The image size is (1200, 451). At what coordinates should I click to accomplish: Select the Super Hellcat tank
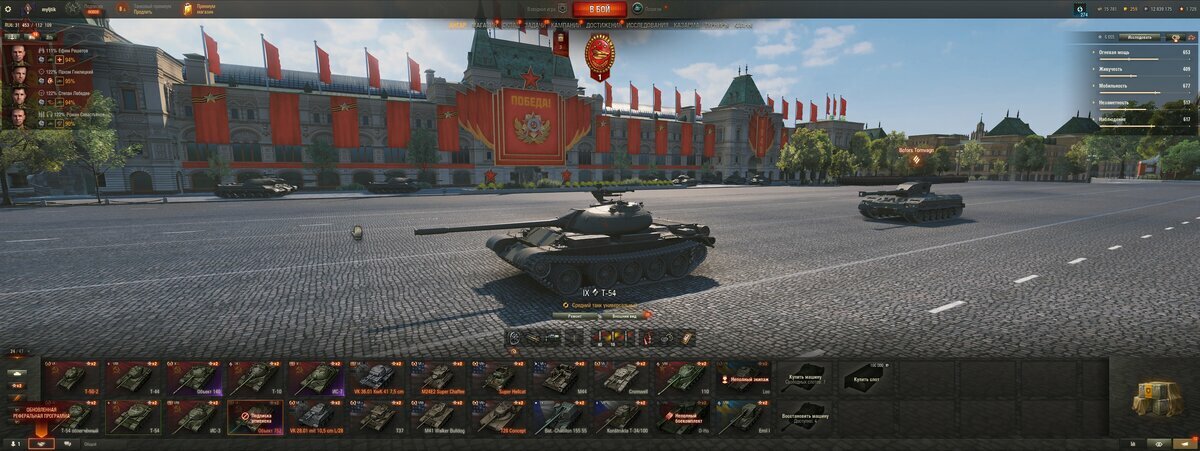(500, 378)
